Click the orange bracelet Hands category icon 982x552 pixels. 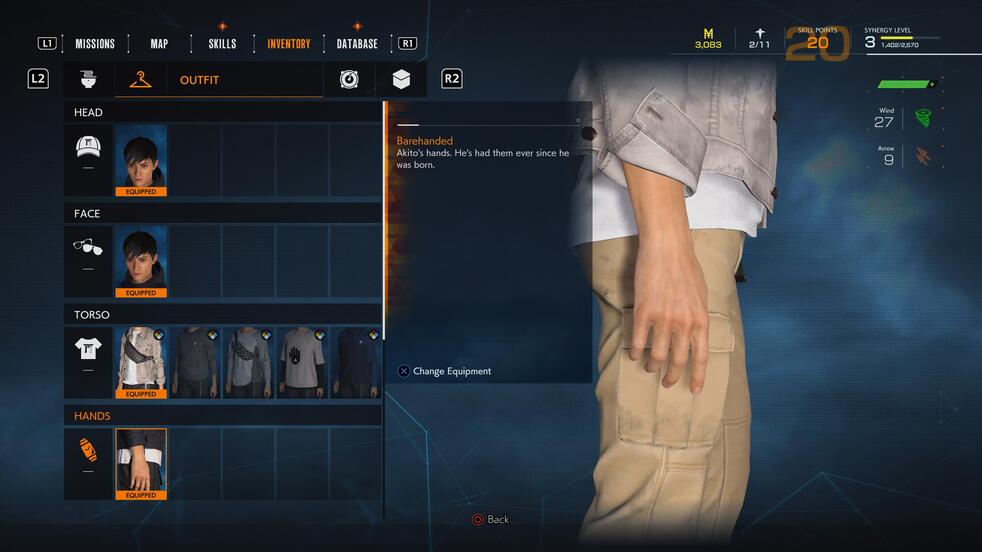click(89, 450)
